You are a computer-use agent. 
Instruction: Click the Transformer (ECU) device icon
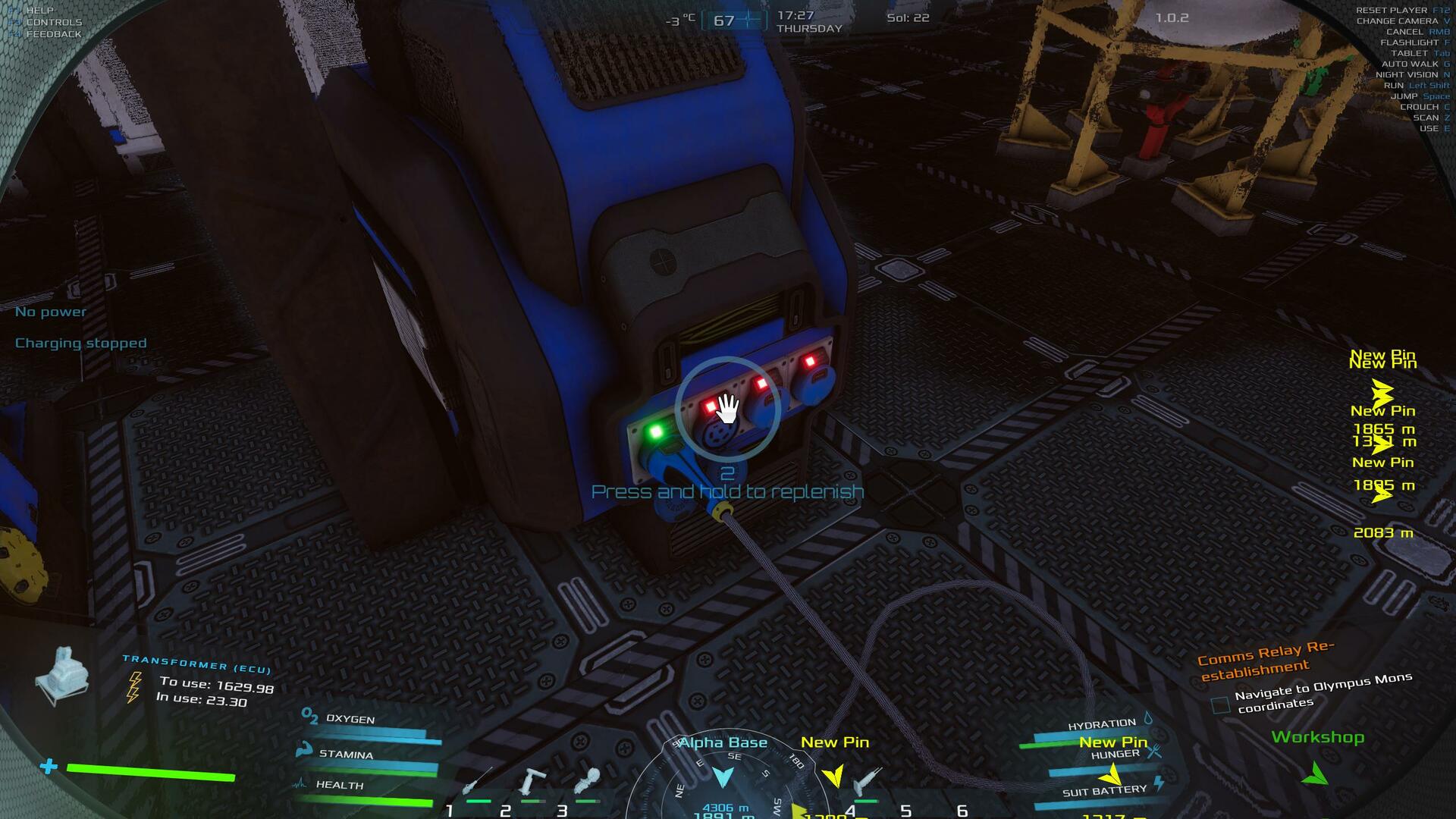tap(63, 676)
